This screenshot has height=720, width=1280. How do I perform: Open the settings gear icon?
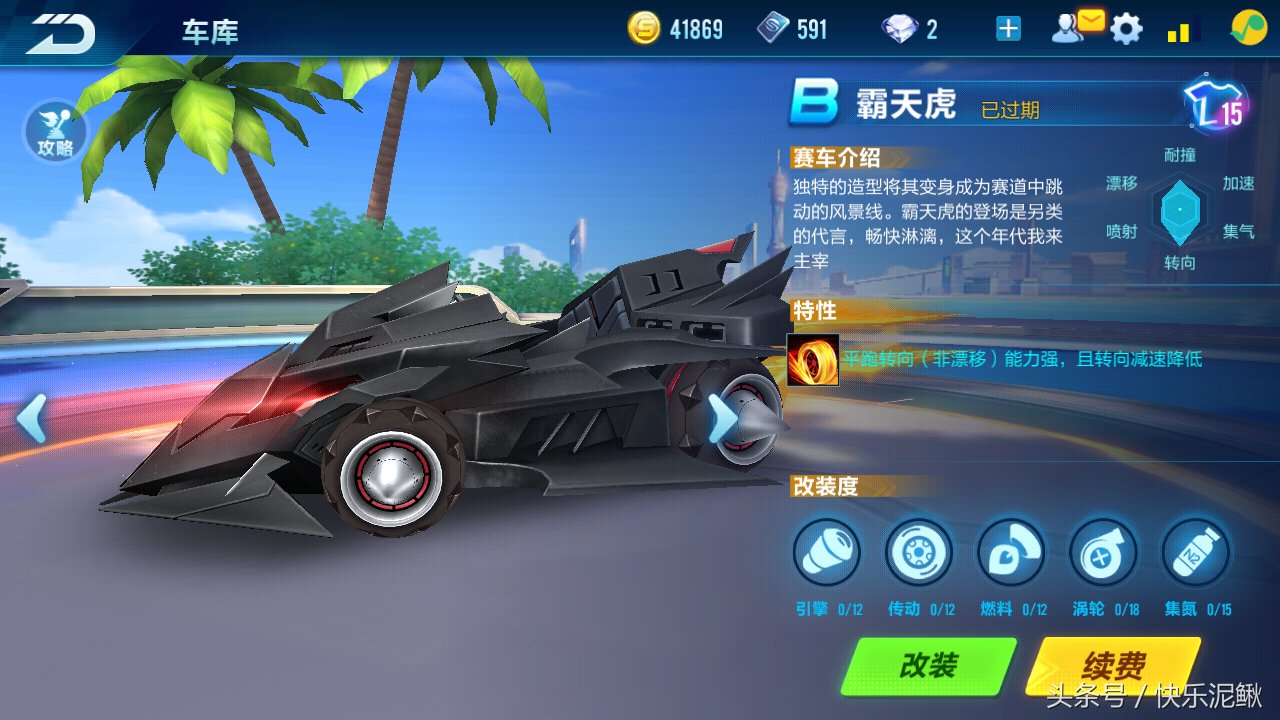pyautogui.click(x=1128, y=28)
